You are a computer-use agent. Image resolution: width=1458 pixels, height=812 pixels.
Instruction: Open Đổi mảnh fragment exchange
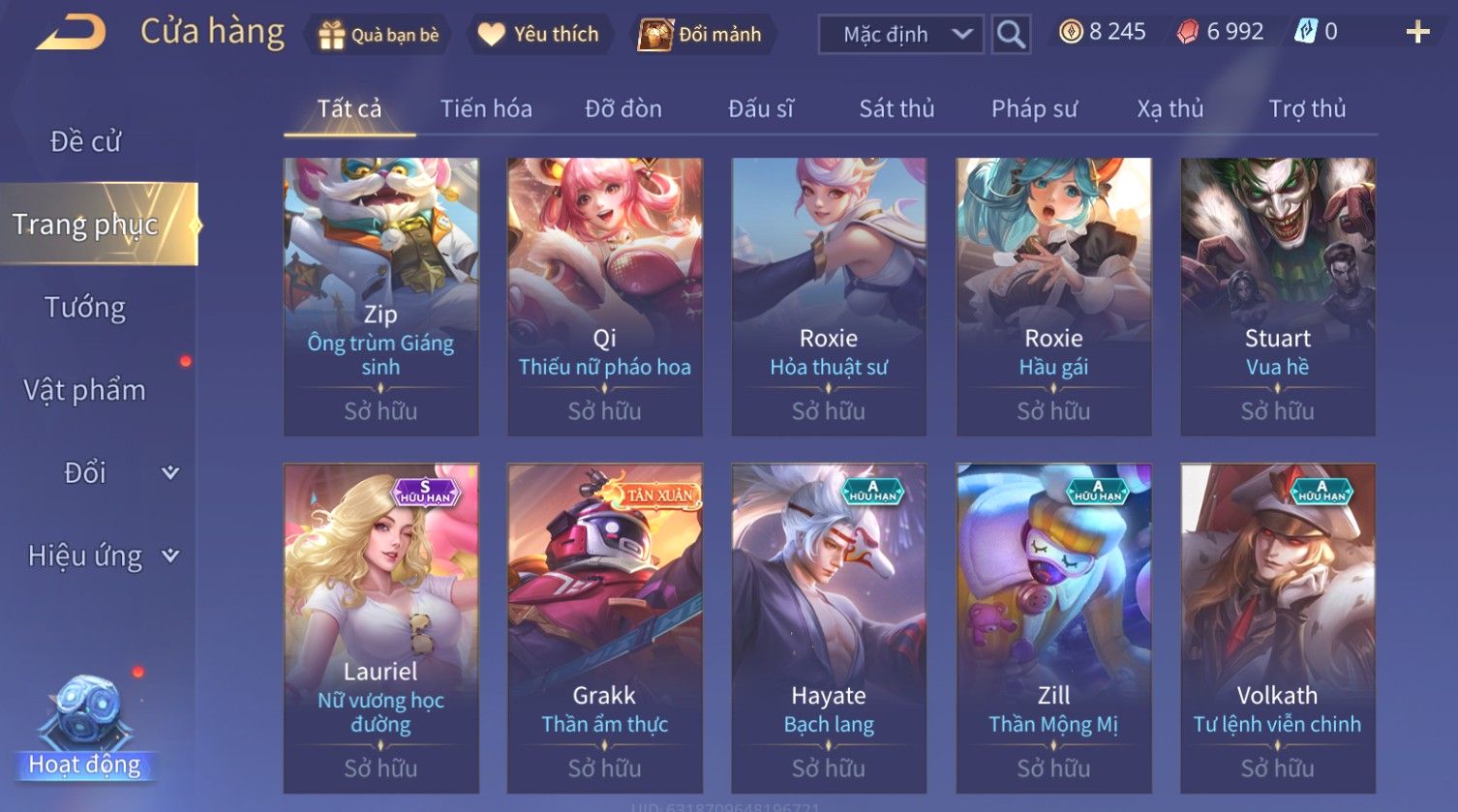[701, 35]
